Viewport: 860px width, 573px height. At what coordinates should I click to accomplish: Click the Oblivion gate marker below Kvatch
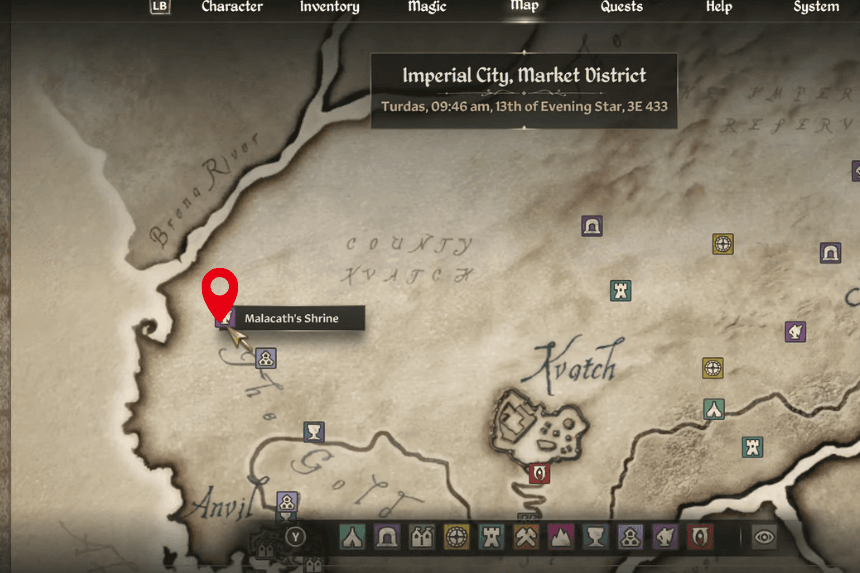click(x=539, y=473)
